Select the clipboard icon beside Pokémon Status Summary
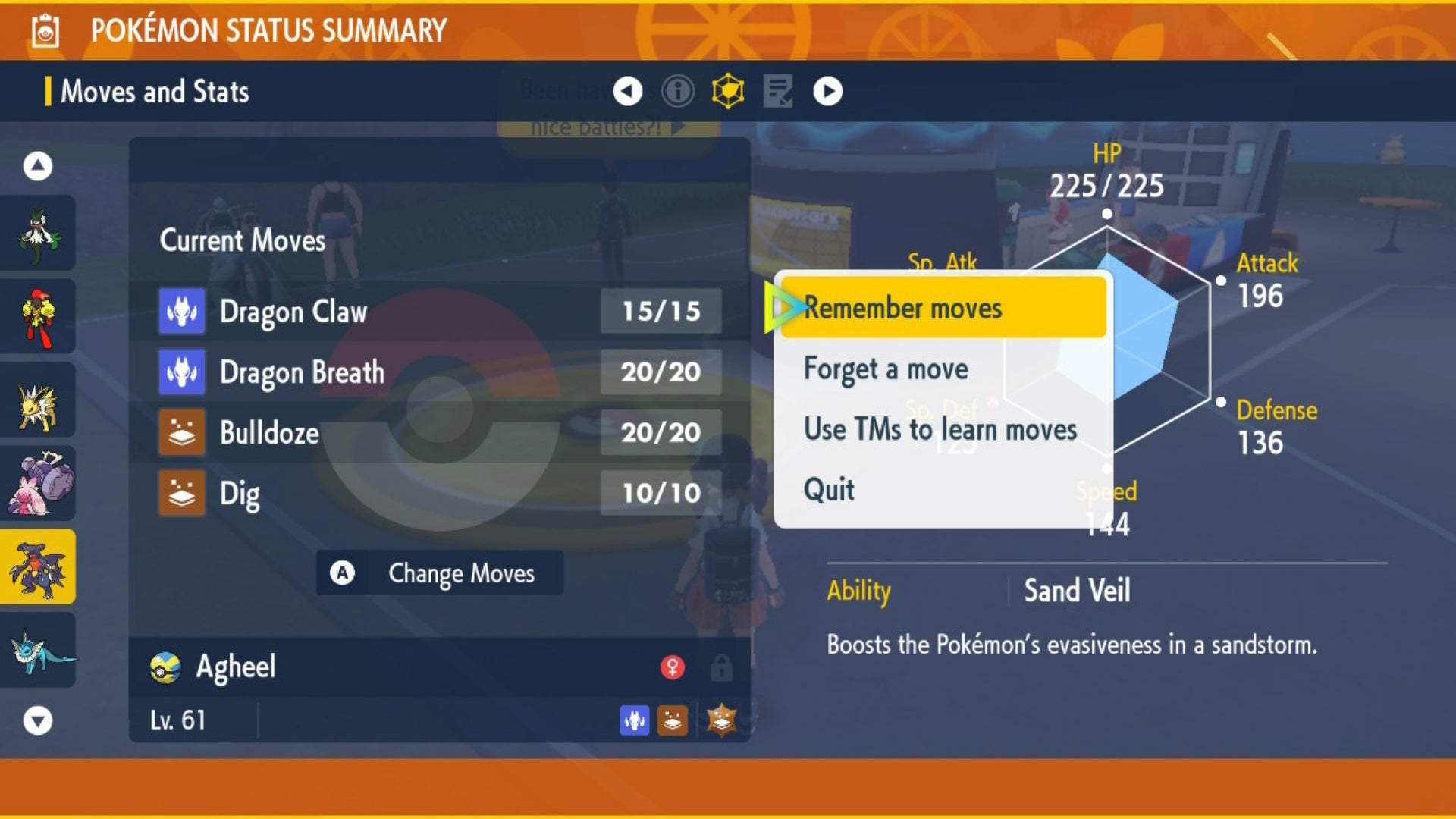The width and height of the screenshot is (1456, 819). point(45,32)
